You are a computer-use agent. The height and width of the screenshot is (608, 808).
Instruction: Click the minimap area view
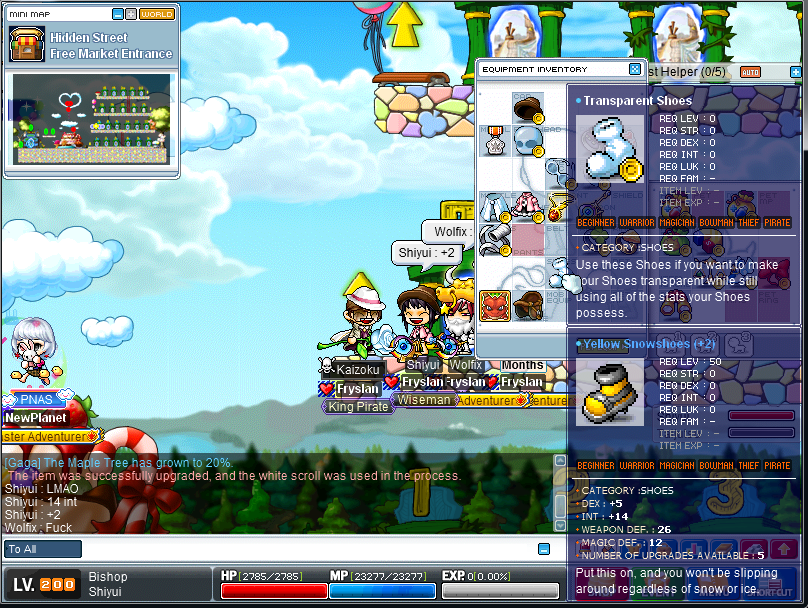91,118
